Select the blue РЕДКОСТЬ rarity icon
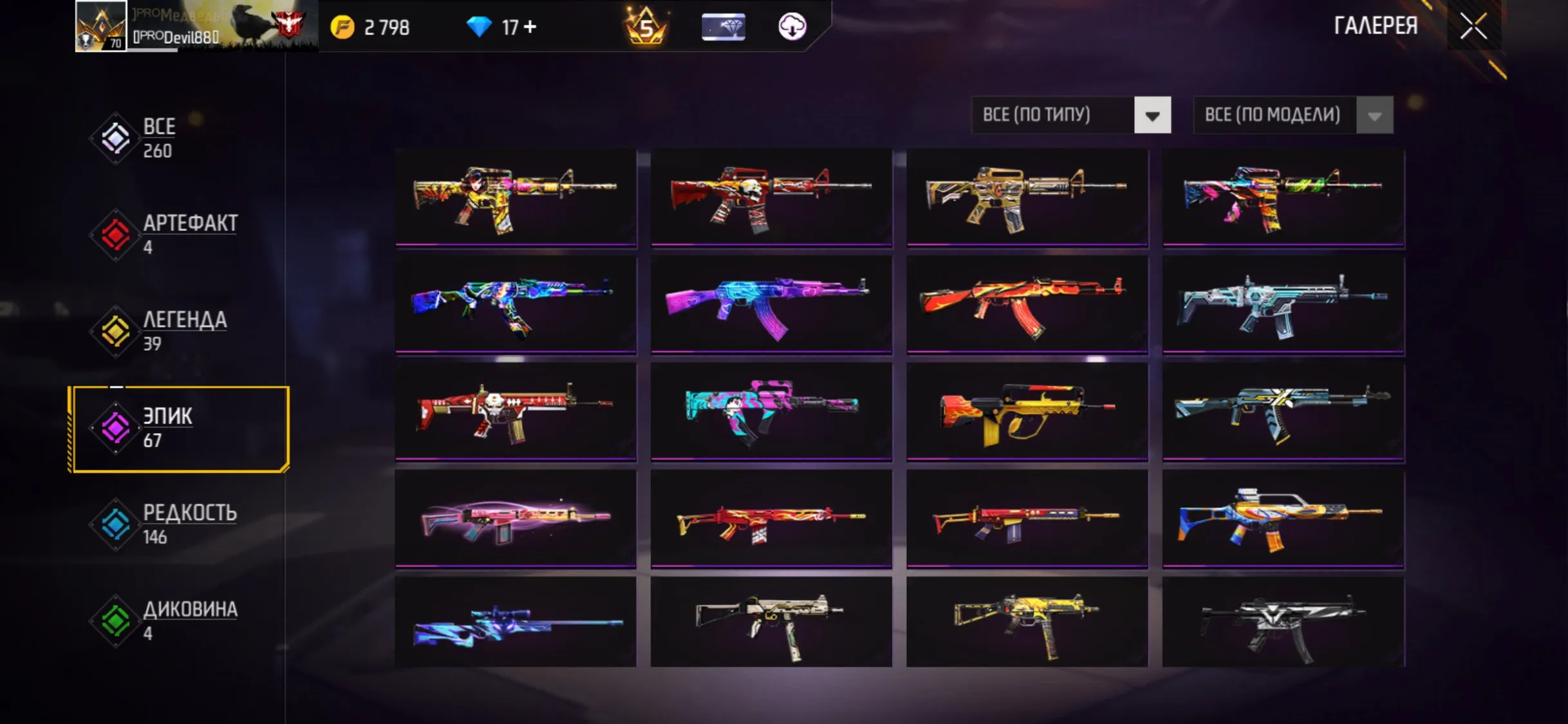The width and height of the screenshot is (1568, 724). point(116,523)
